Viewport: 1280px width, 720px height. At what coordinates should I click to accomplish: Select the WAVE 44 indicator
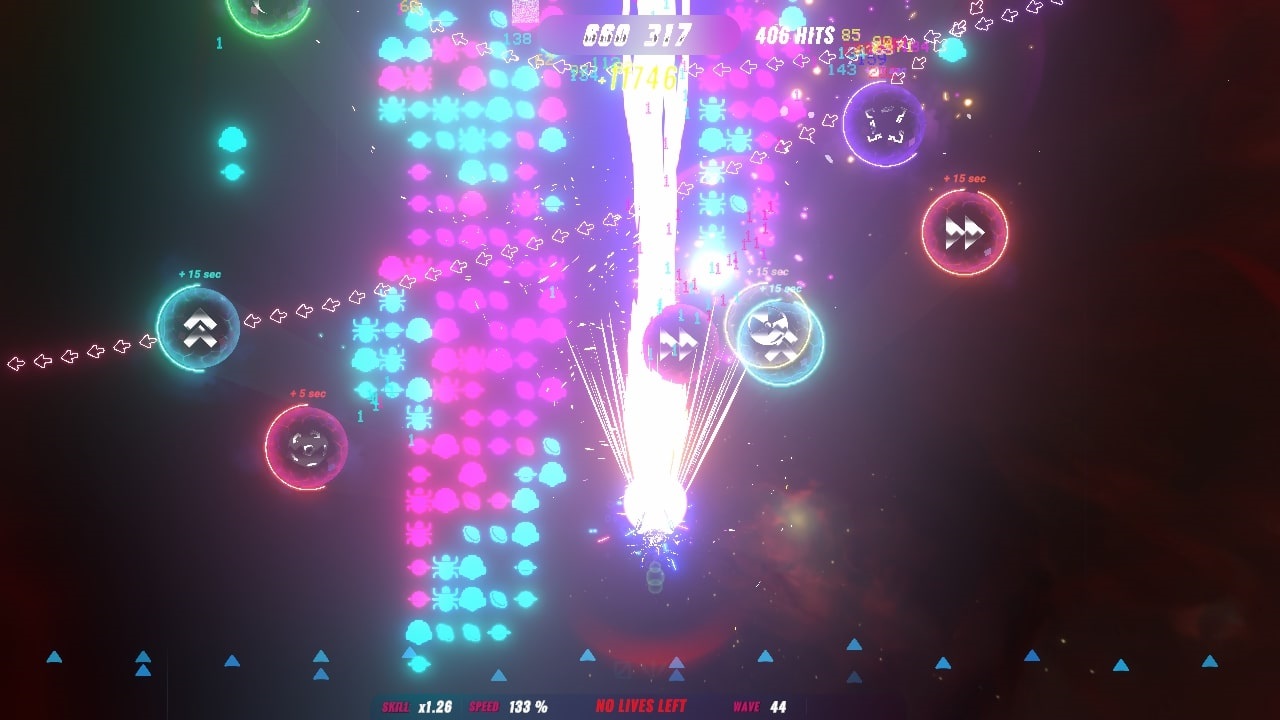pyautogui.click(x=757, y=705)
